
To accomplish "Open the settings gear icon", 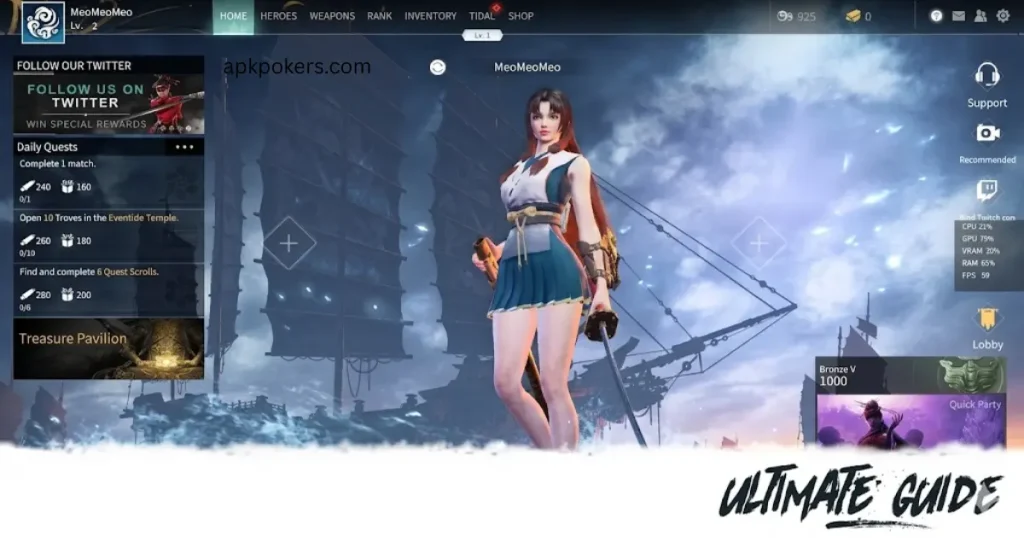I will 1003,16.
